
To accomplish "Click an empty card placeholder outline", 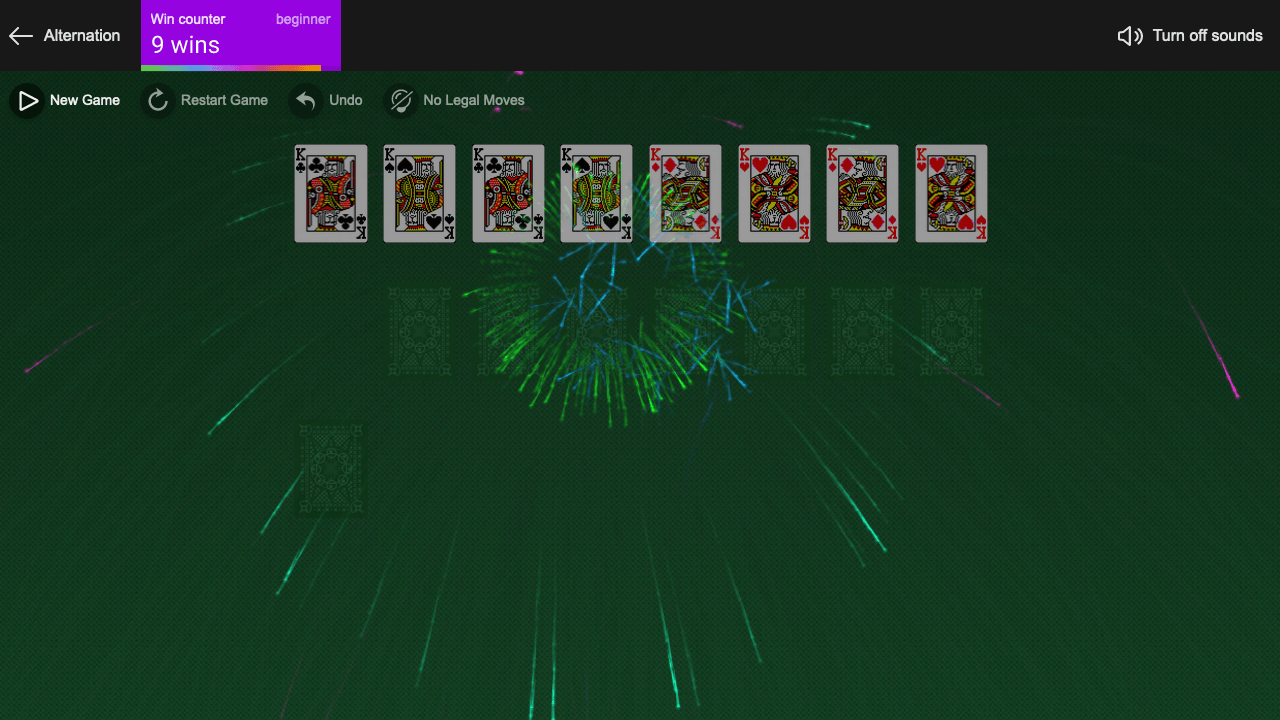I will point(419,331).
